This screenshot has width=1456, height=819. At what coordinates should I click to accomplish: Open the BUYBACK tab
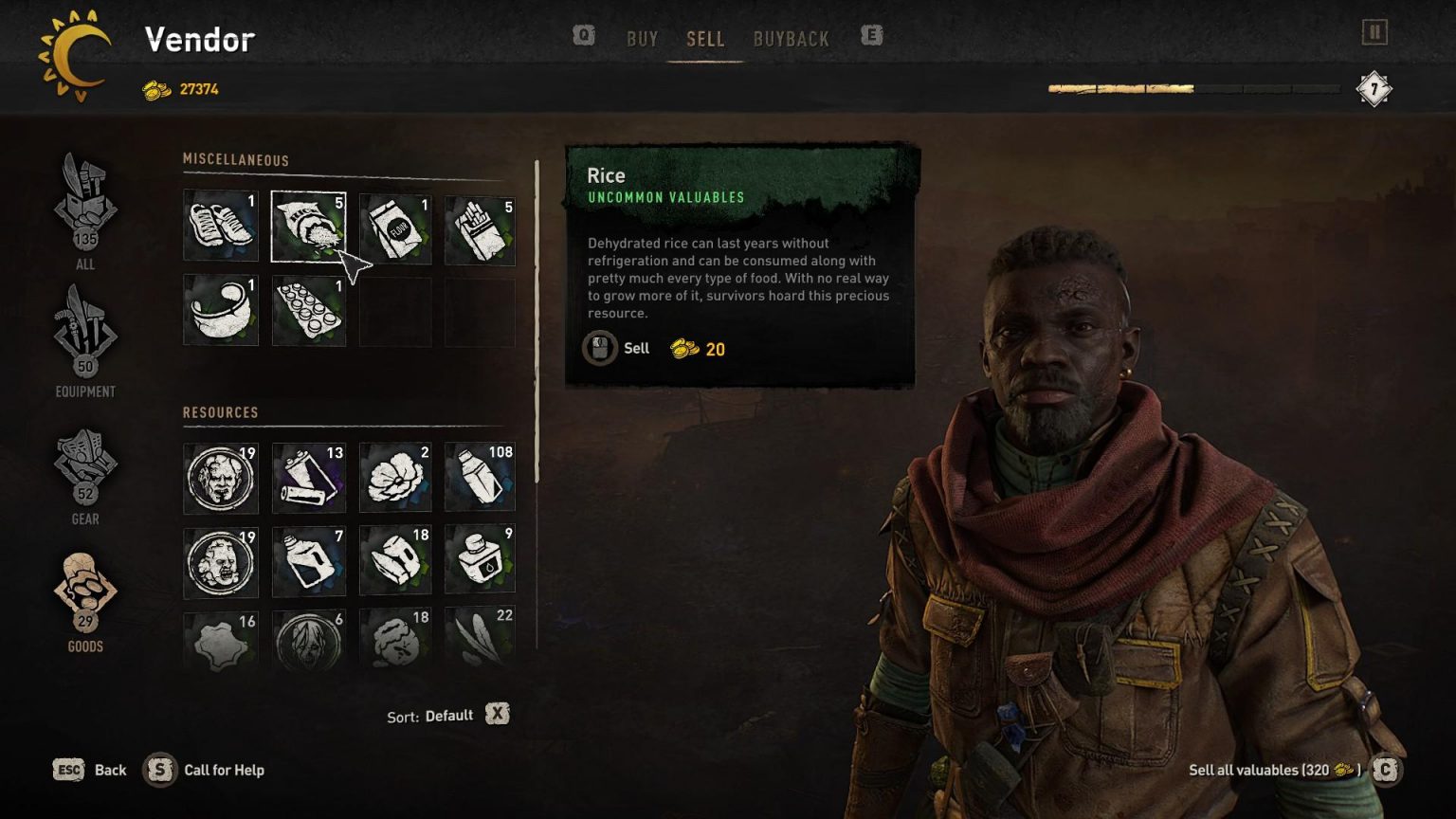pyautogui.click(x=792, y=39)
